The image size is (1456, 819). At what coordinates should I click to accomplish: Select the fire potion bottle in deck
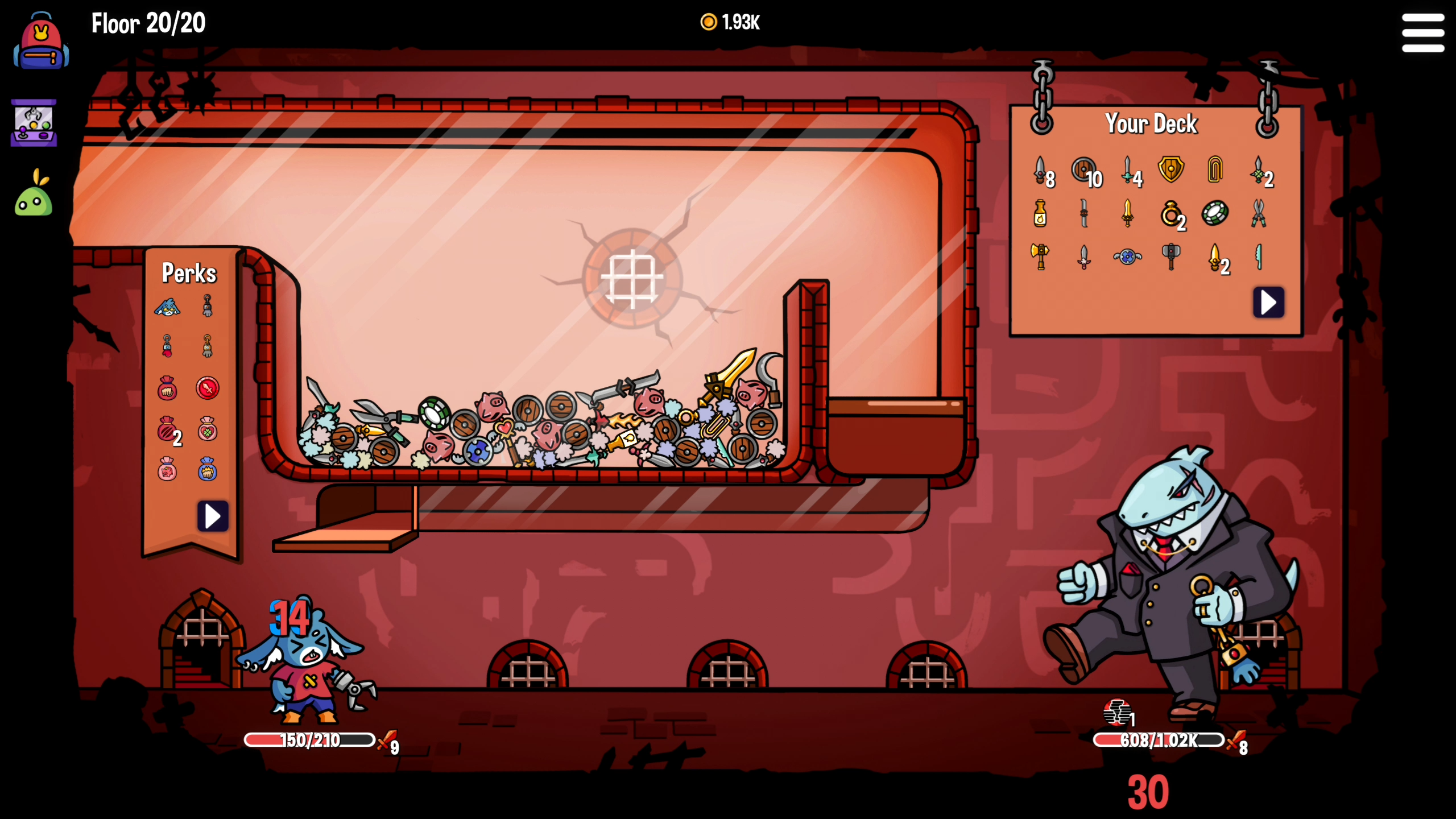[1040, 213]
